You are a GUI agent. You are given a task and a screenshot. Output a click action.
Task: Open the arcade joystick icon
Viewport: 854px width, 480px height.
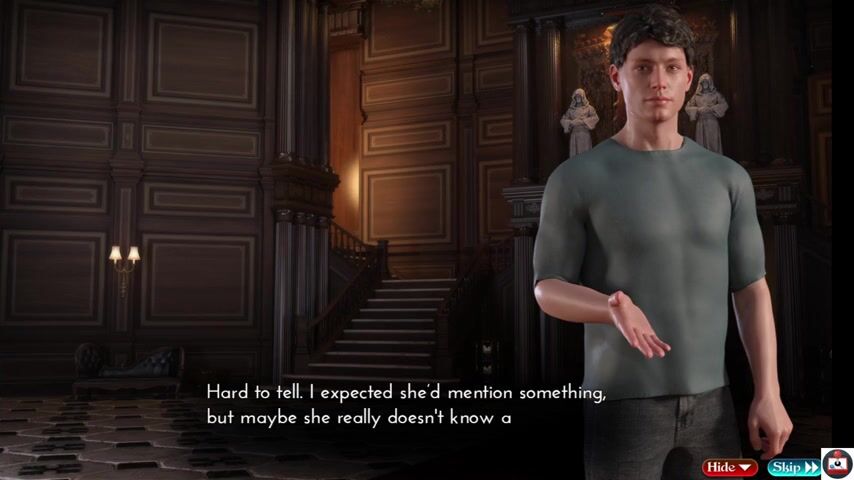point(837,464)
